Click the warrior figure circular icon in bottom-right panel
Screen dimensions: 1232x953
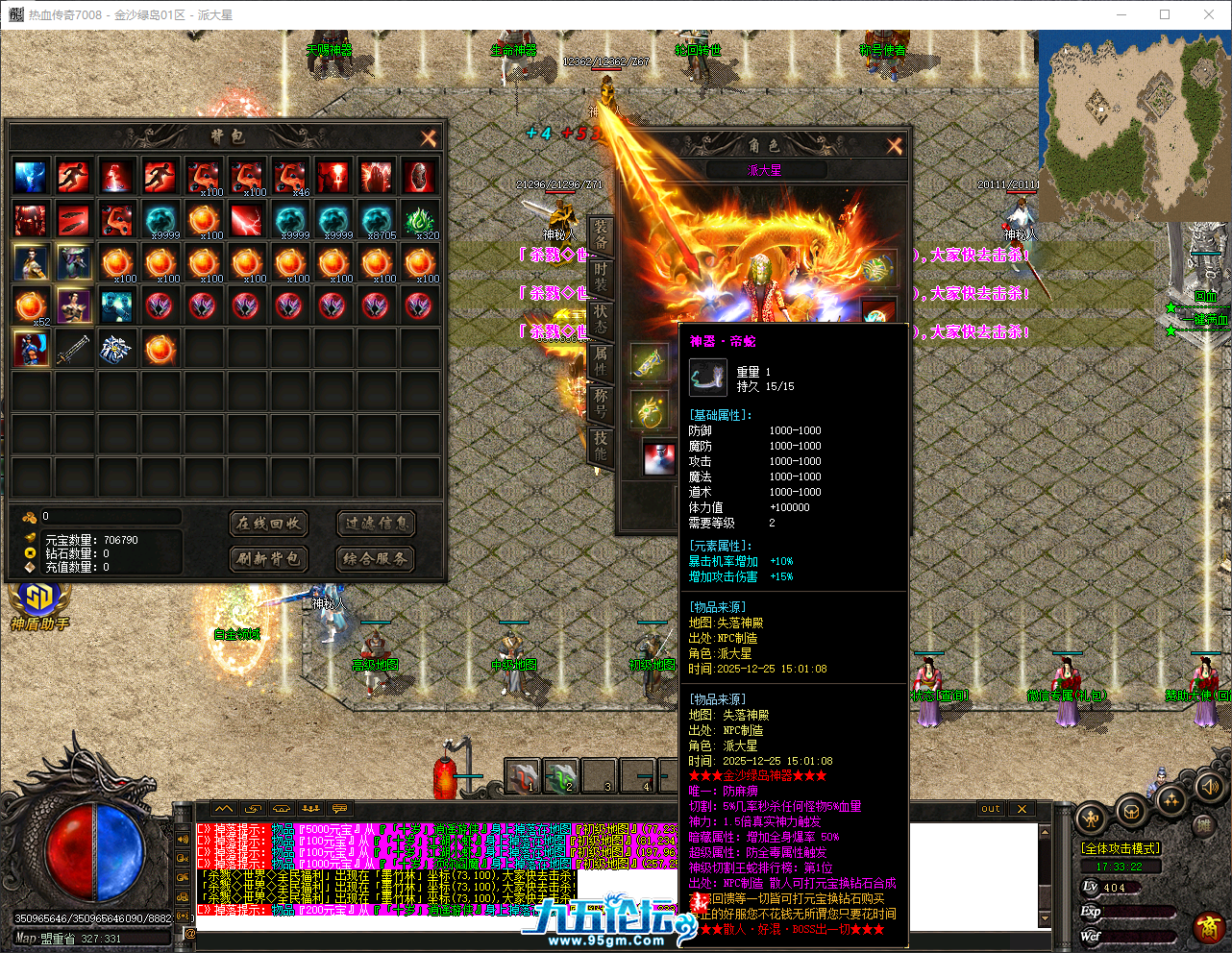pos(1091,819)
